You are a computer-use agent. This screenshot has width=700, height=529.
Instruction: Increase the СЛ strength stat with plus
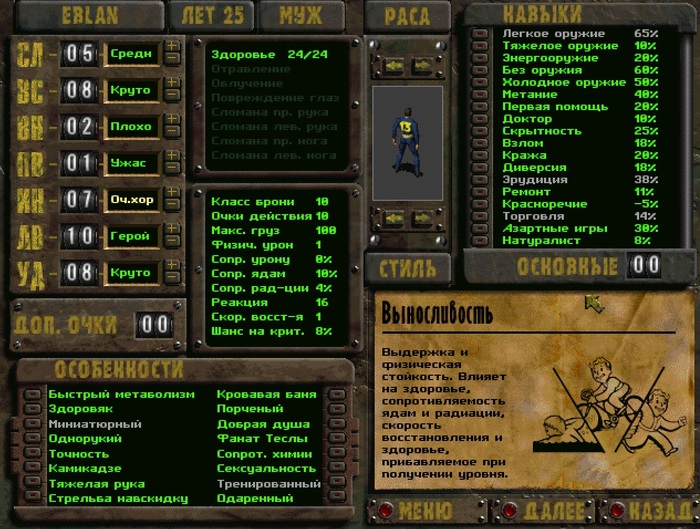pyautogui.click(x=172, y=46)
